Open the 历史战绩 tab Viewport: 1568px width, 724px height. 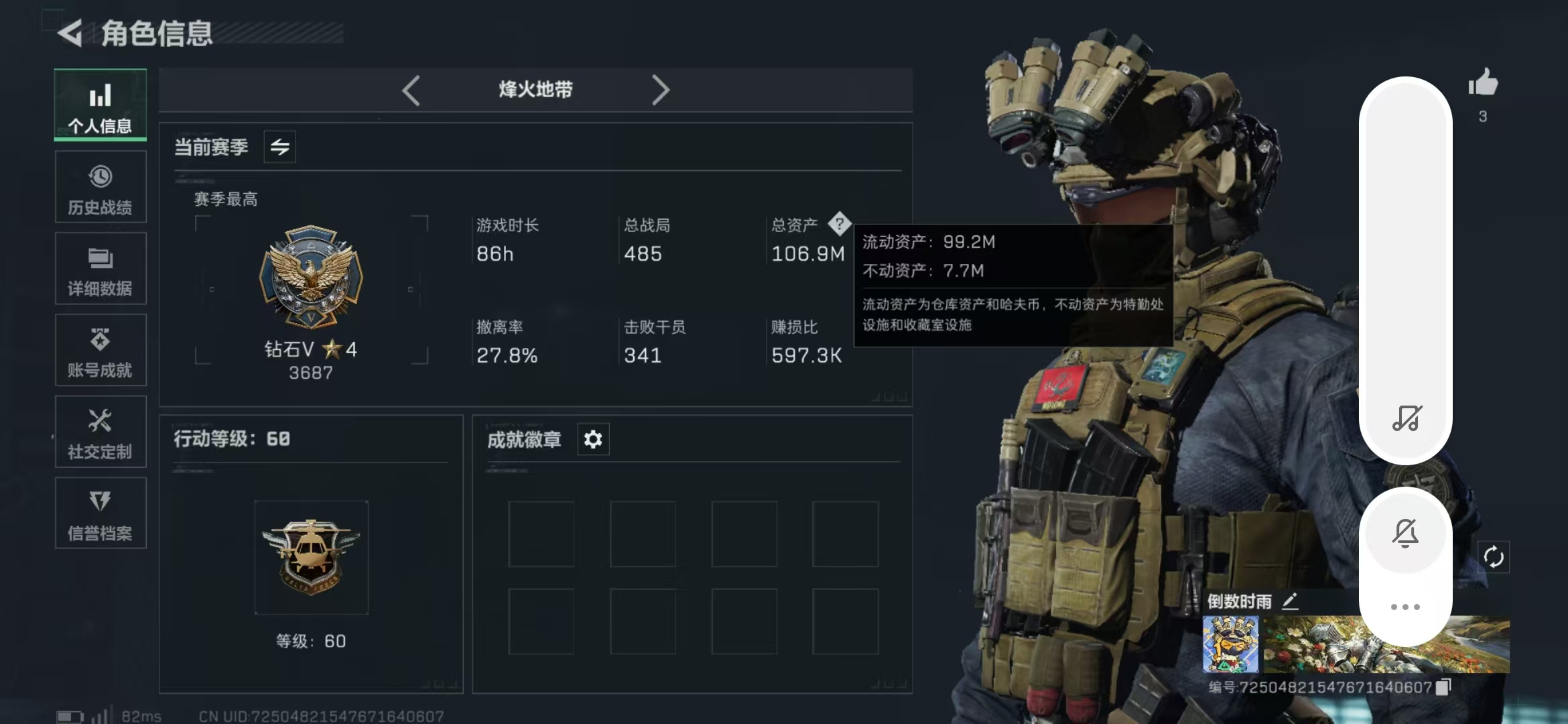101,187
